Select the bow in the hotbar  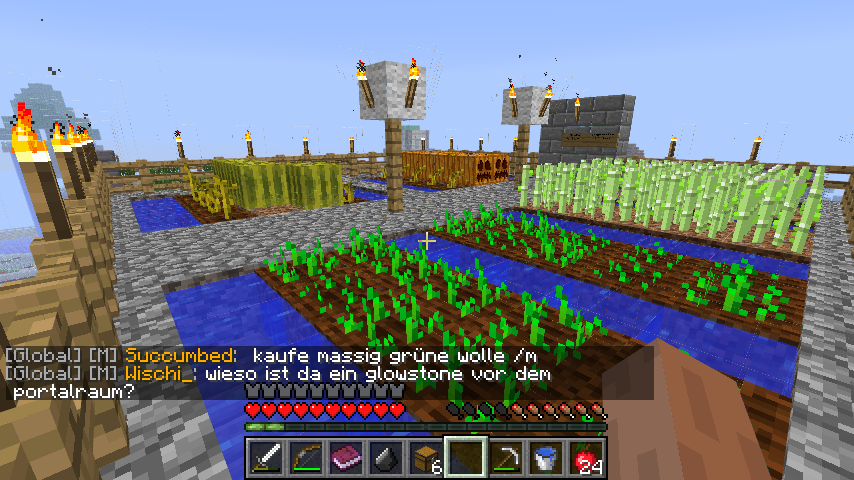307,458
